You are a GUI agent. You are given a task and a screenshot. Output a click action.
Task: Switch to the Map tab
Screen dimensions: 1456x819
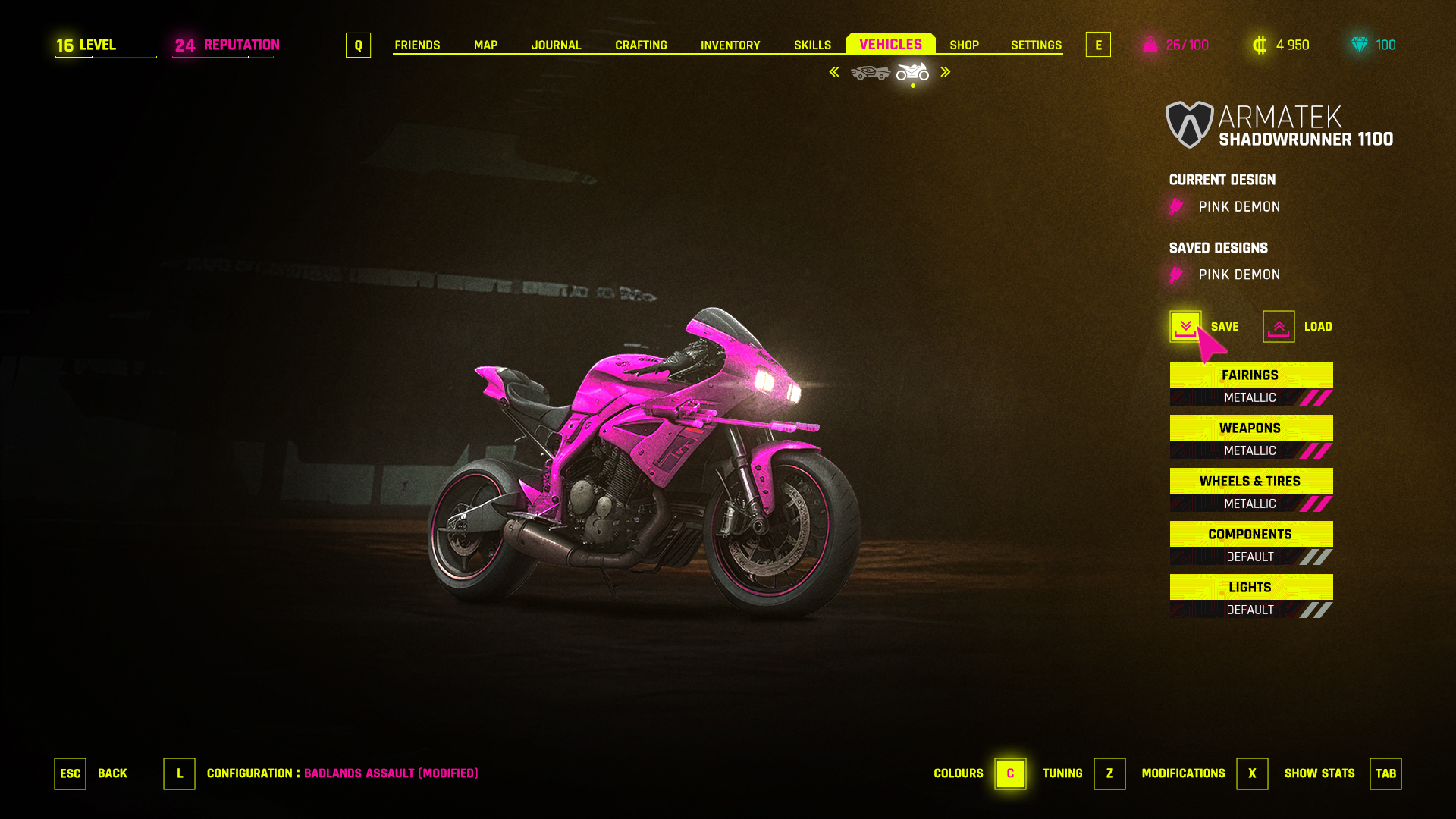coord(485,45)
